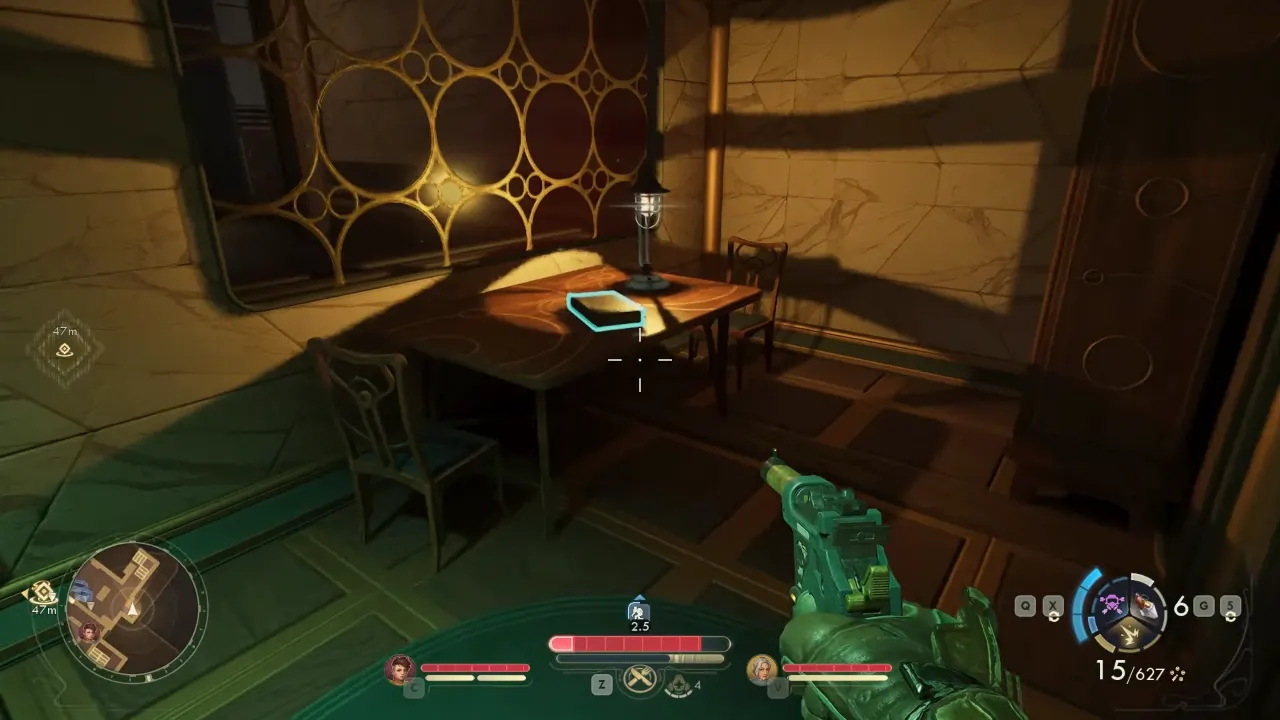The width and height of the screenshot is (1280, 720).
Task: Click the highlighted book on the desk
Action: click(x=605, y=311)
